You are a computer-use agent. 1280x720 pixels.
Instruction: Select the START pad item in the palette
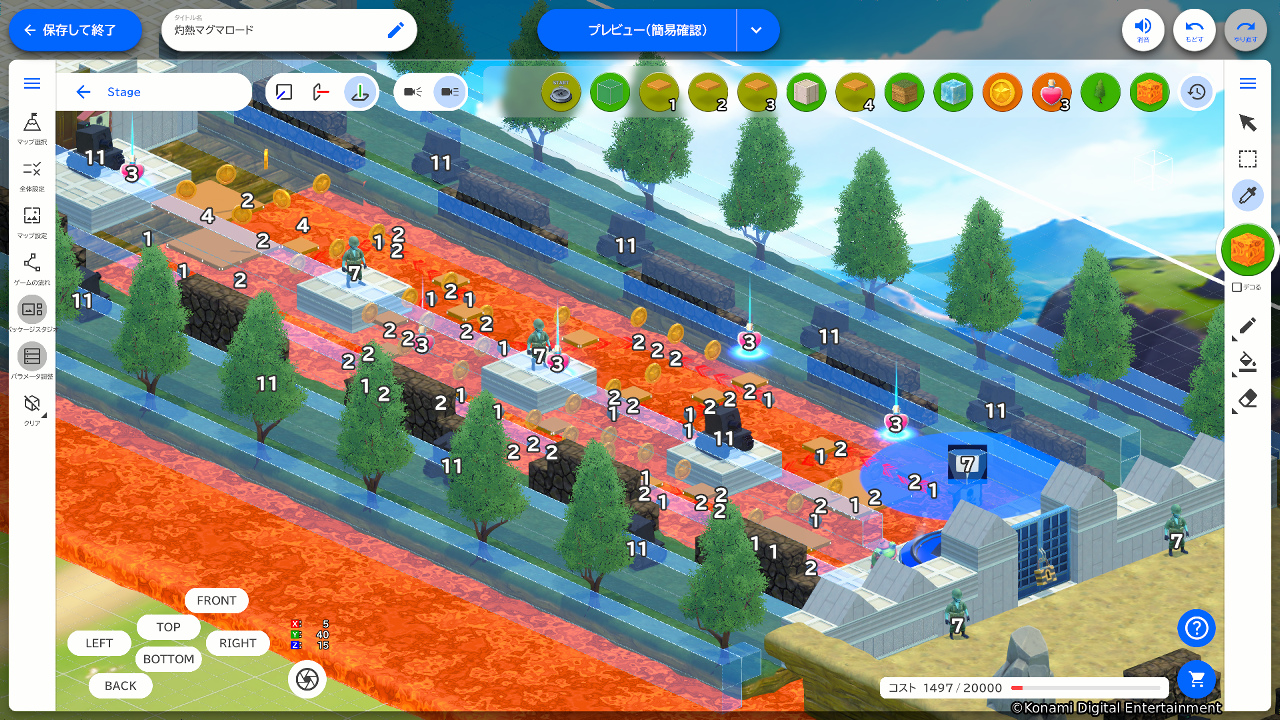click(561, 92)
